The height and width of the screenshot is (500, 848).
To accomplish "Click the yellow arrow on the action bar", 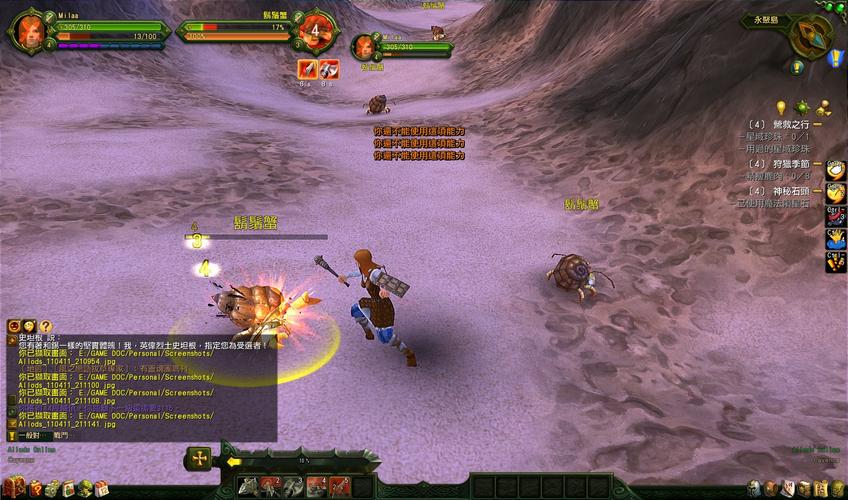I will (234, 462).
